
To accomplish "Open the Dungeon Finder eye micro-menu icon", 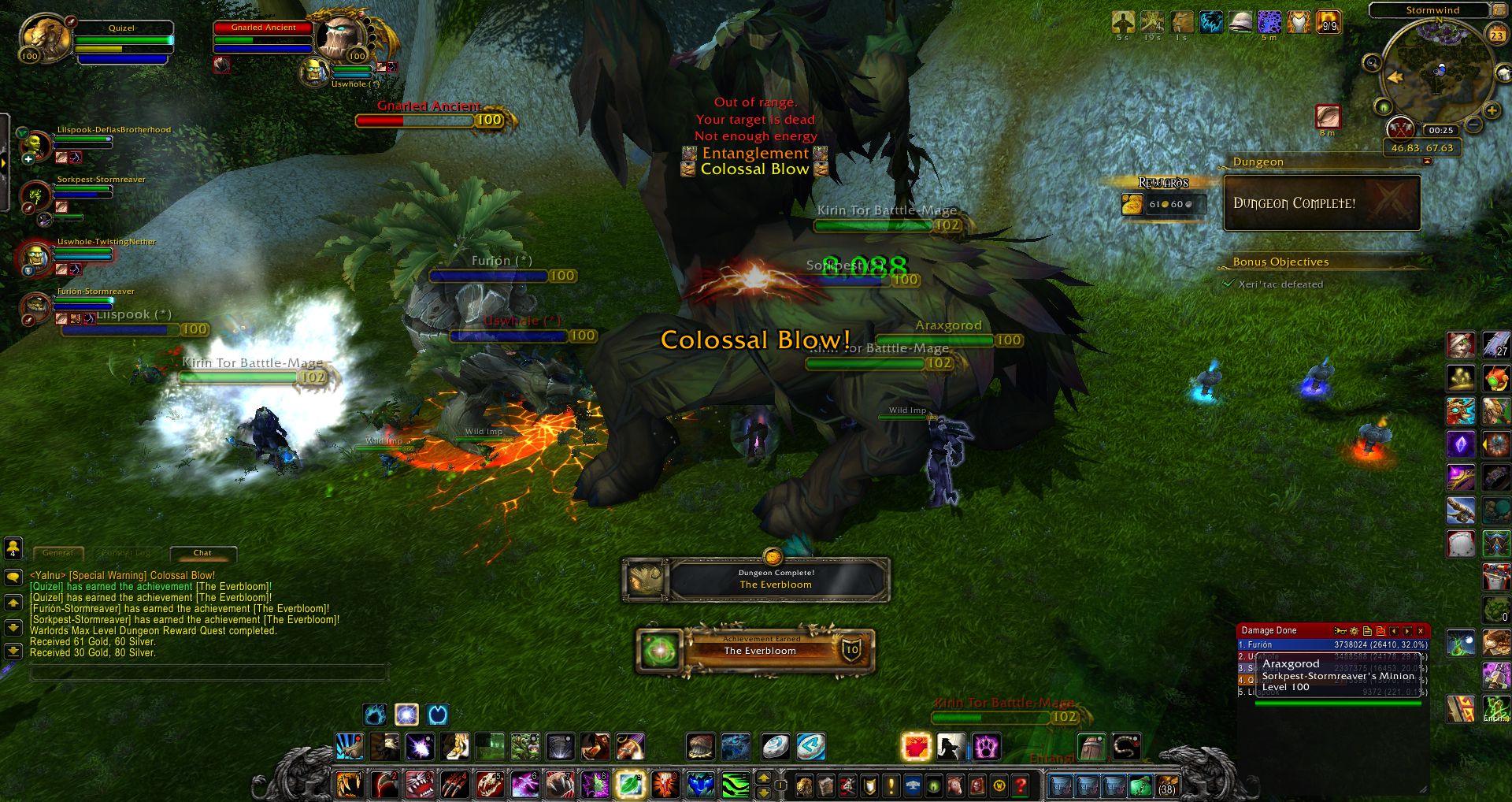I will (x=934, y=786).
